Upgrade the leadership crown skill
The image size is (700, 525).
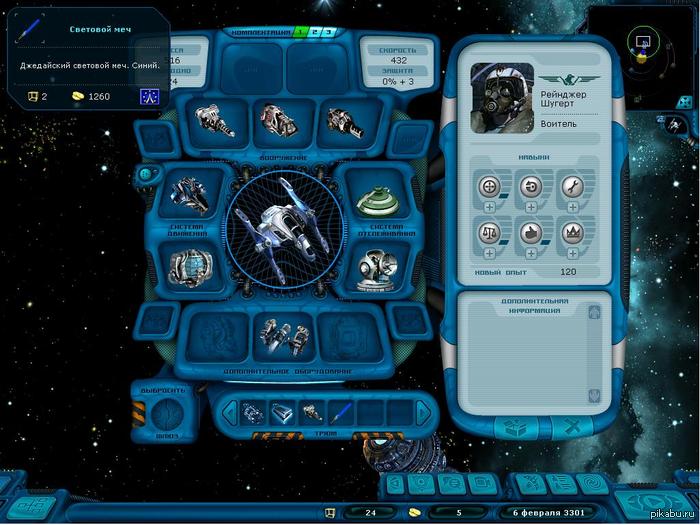pos(571,254)
